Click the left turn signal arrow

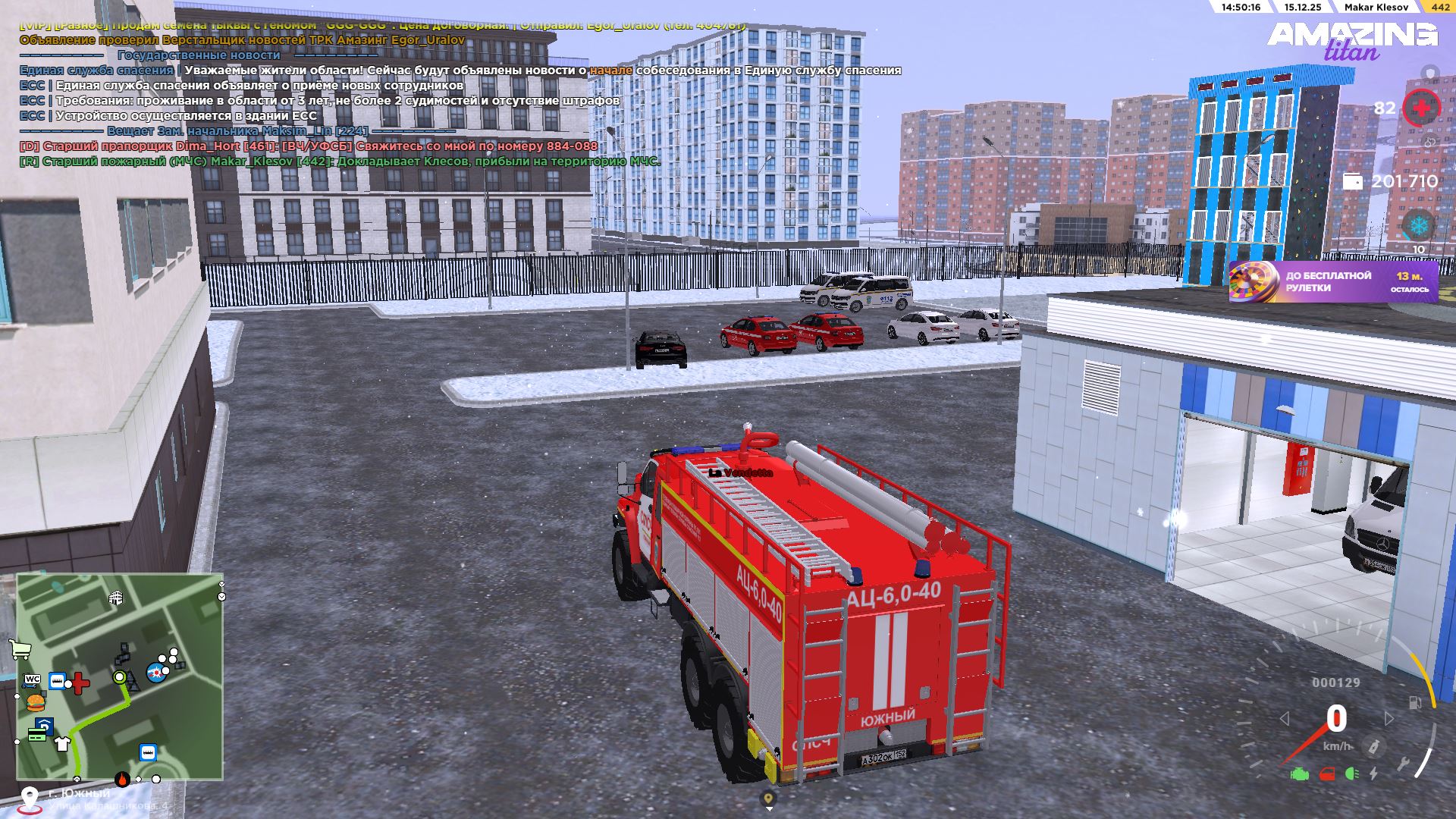(x=1284, y=718)
